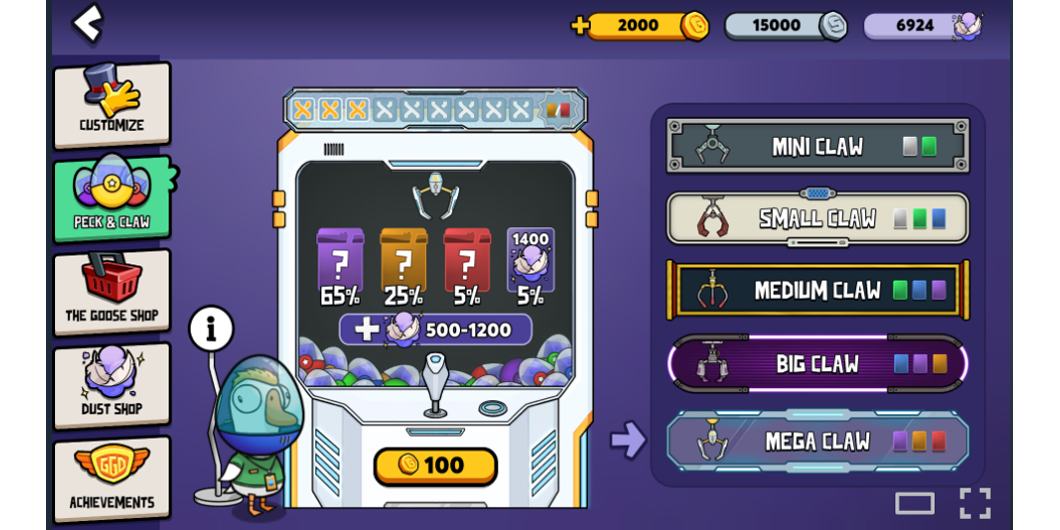
Task: Click the purple mystery box 65% prize
Action: pyautogui.click(x=340, y=262)
